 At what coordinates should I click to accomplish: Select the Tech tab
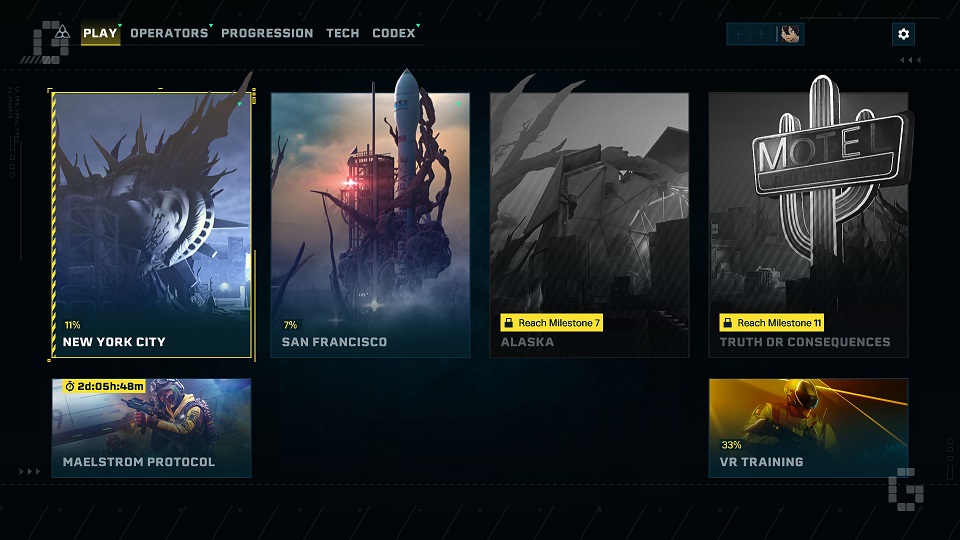[x=343, y=33]
